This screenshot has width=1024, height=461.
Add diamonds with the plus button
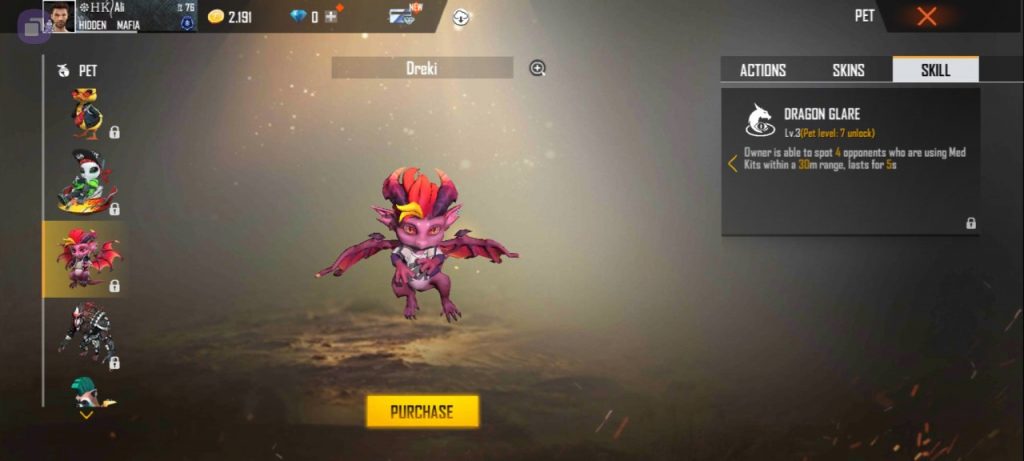click(x=332, y=17)
